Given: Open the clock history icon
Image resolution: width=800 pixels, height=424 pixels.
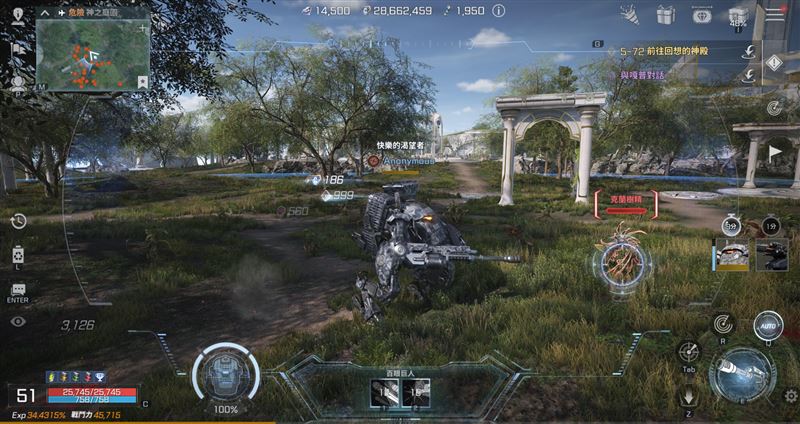Looking at the screenshot, I should click(x=18, y=221).
